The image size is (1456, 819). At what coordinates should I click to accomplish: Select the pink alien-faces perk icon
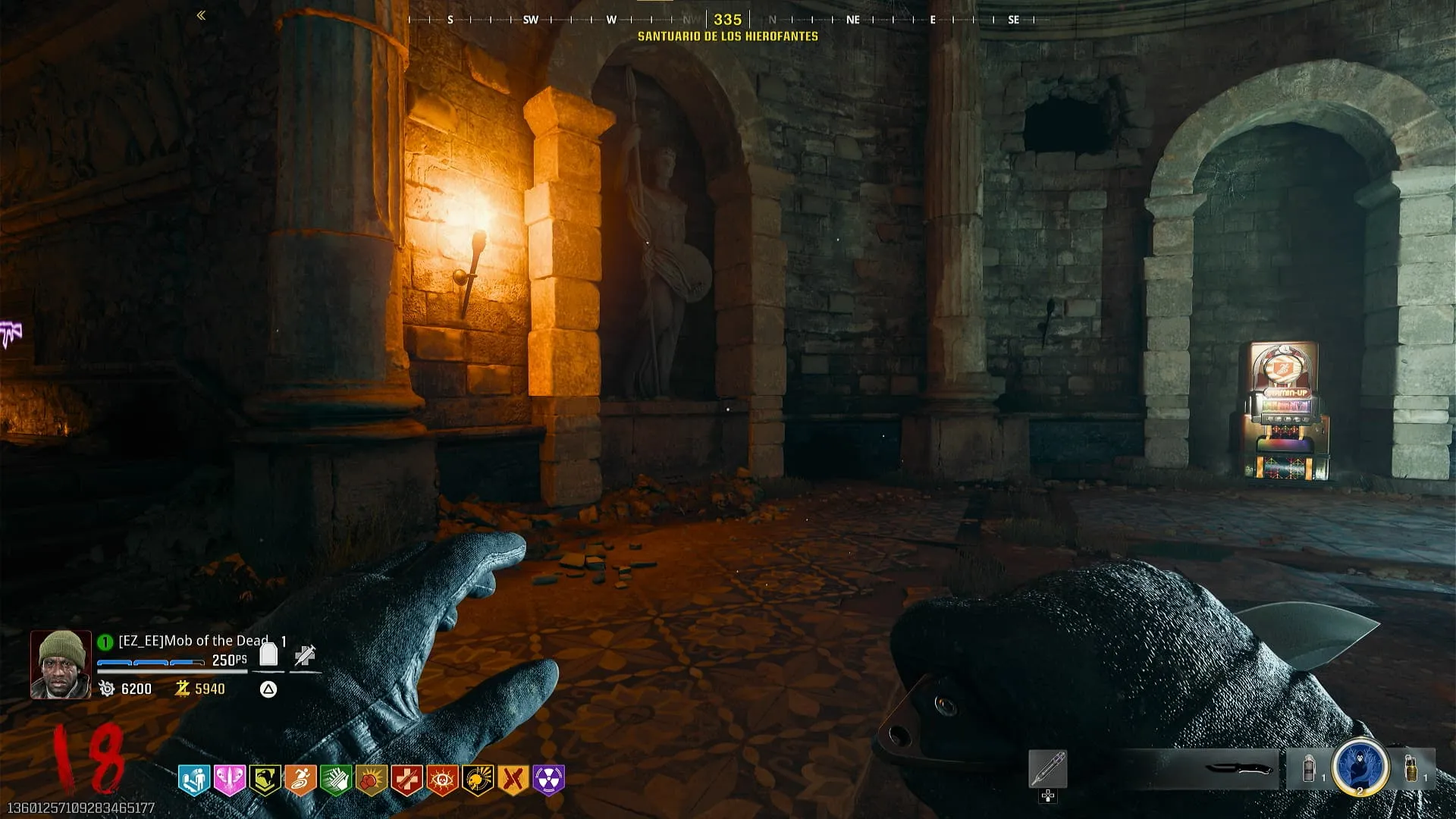pos(229,780)
